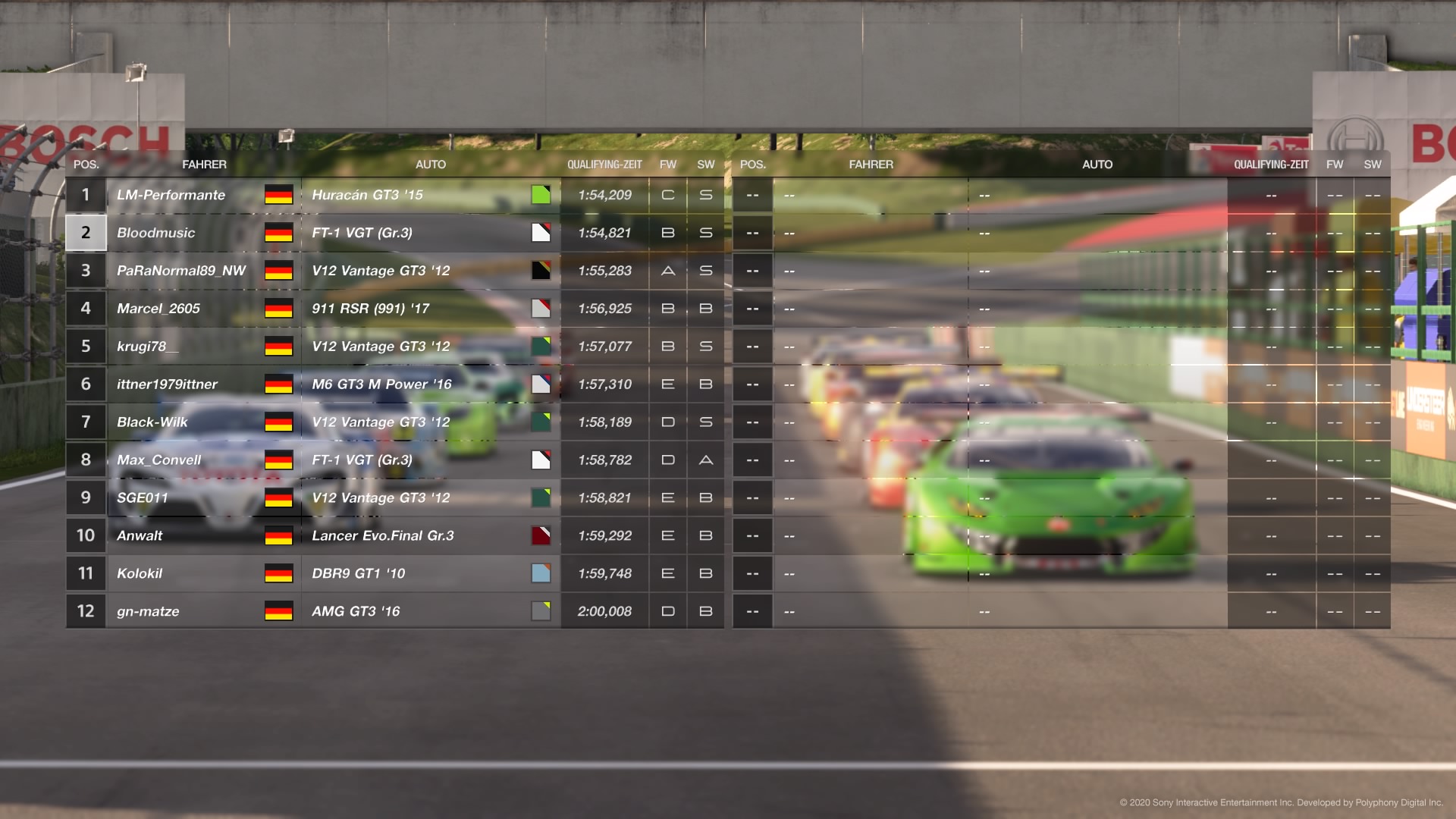The height and width of the screenshot is (819, 1456).
Task: Select the SW rating A for Max_Convell
Action: pyautogui.click(x=705, y=460)
